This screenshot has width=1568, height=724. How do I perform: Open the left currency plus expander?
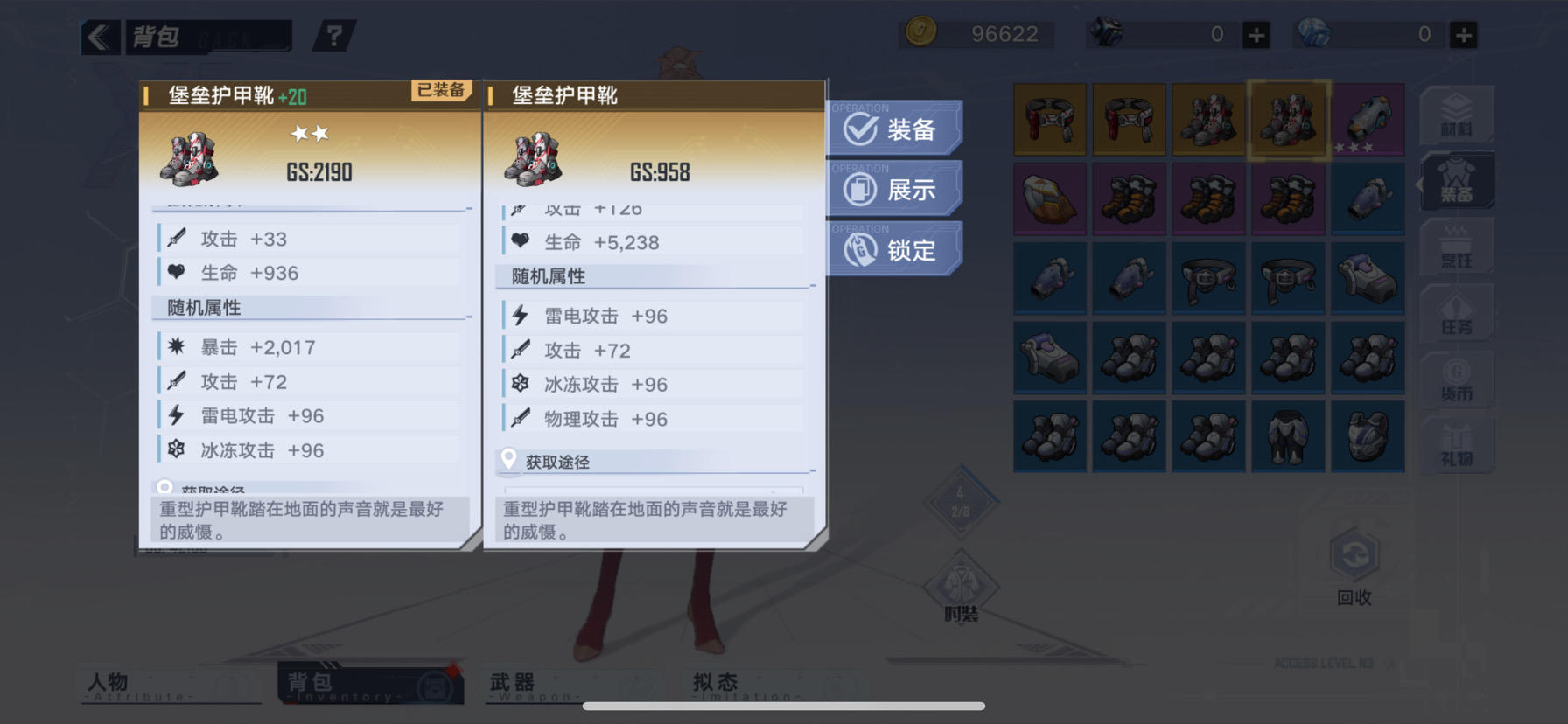click(x=1256, y=35)
